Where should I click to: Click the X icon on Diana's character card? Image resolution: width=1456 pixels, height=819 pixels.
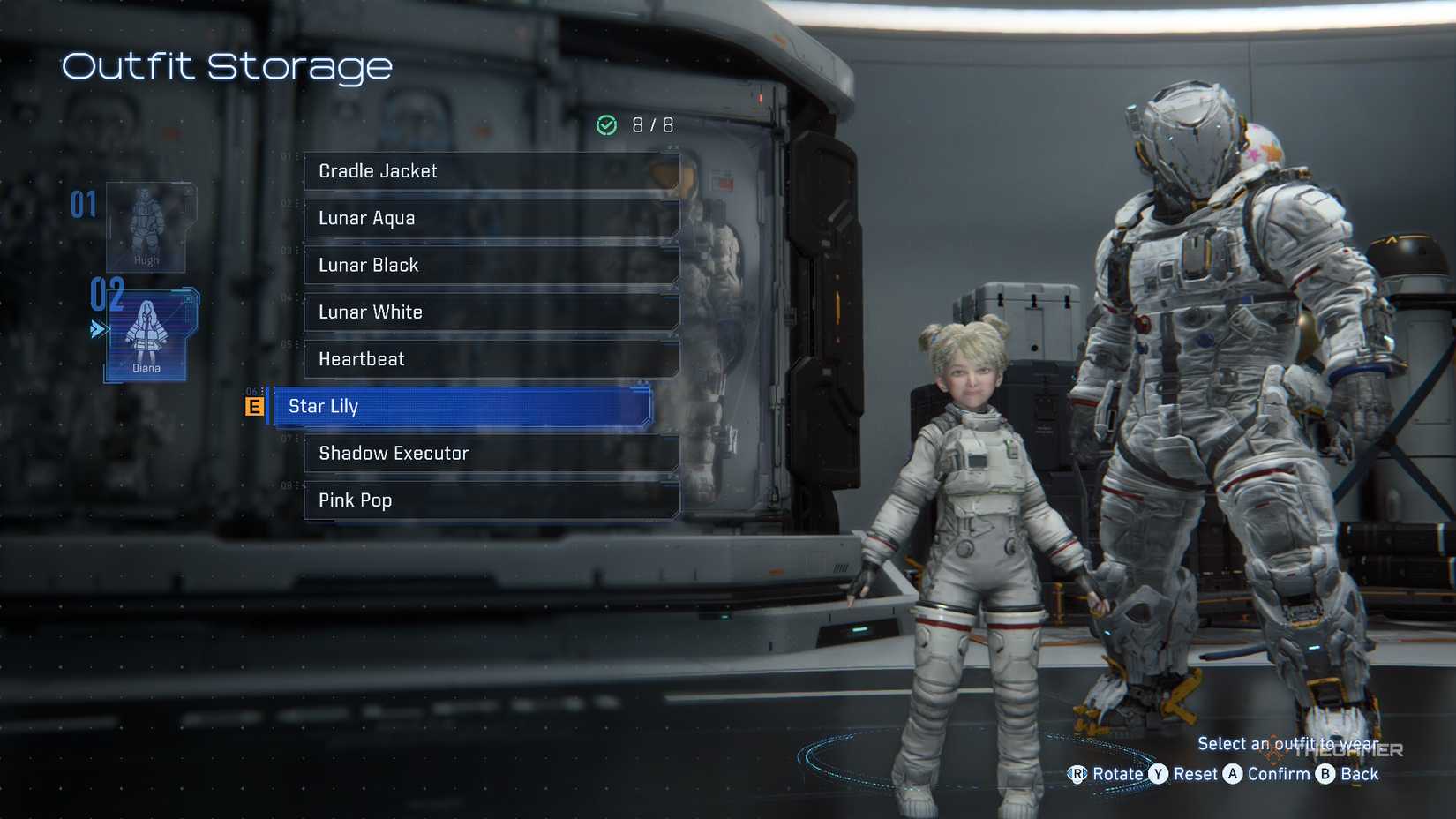(x=187, y=298)
